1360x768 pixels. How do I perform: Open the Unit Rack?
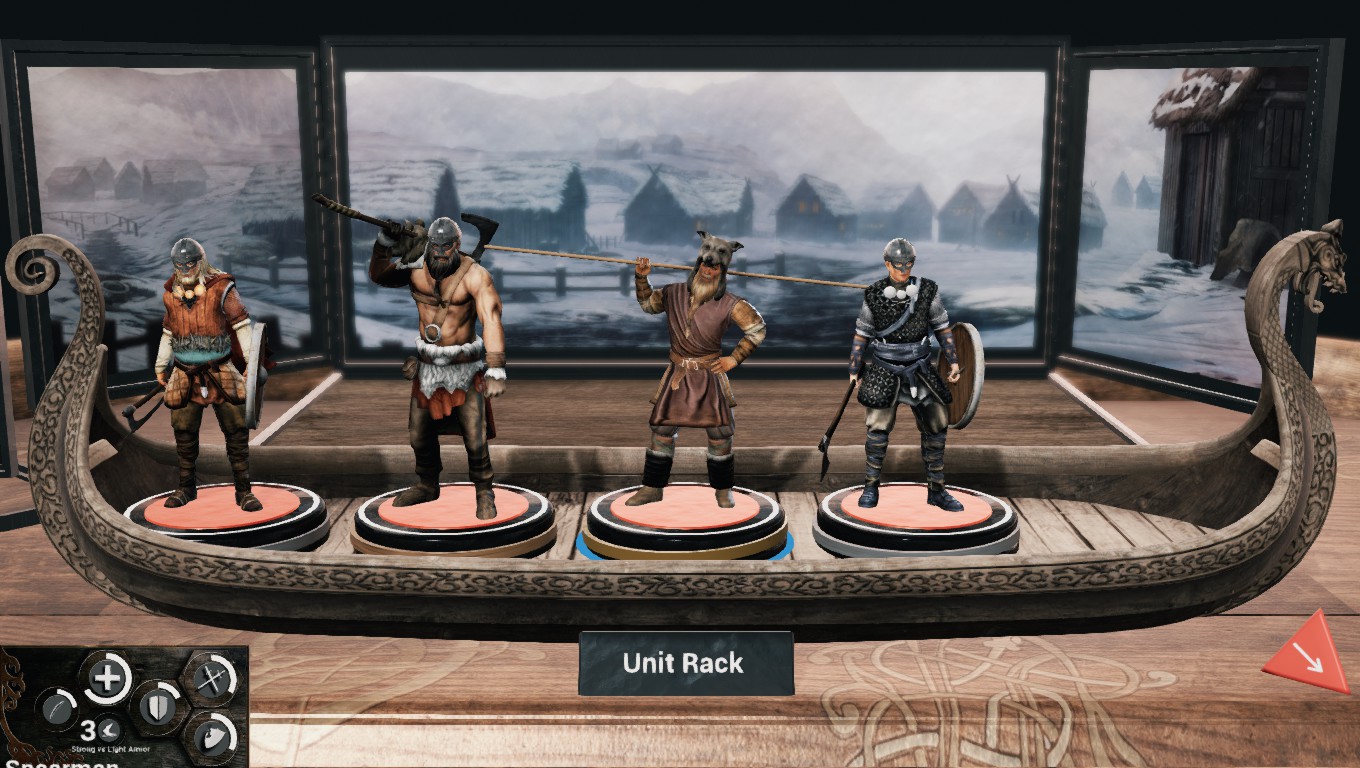pos(685,663)
